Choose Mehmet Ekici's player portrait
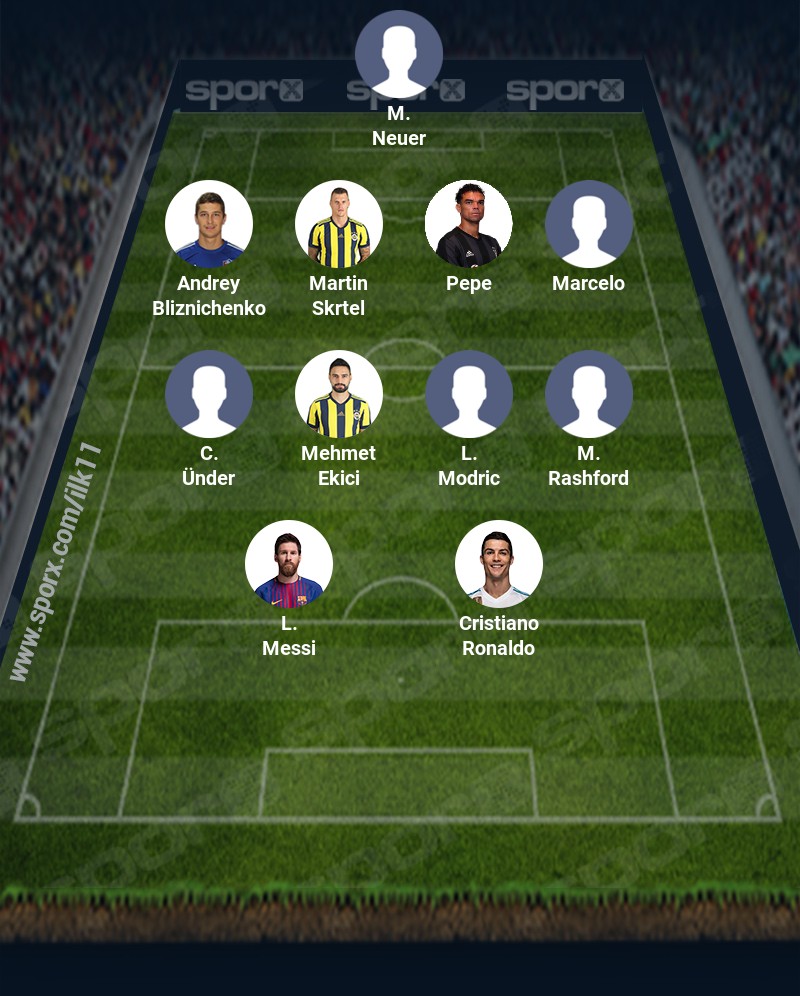The width and height of the screenshot is (800, 996). click(339, 394)
